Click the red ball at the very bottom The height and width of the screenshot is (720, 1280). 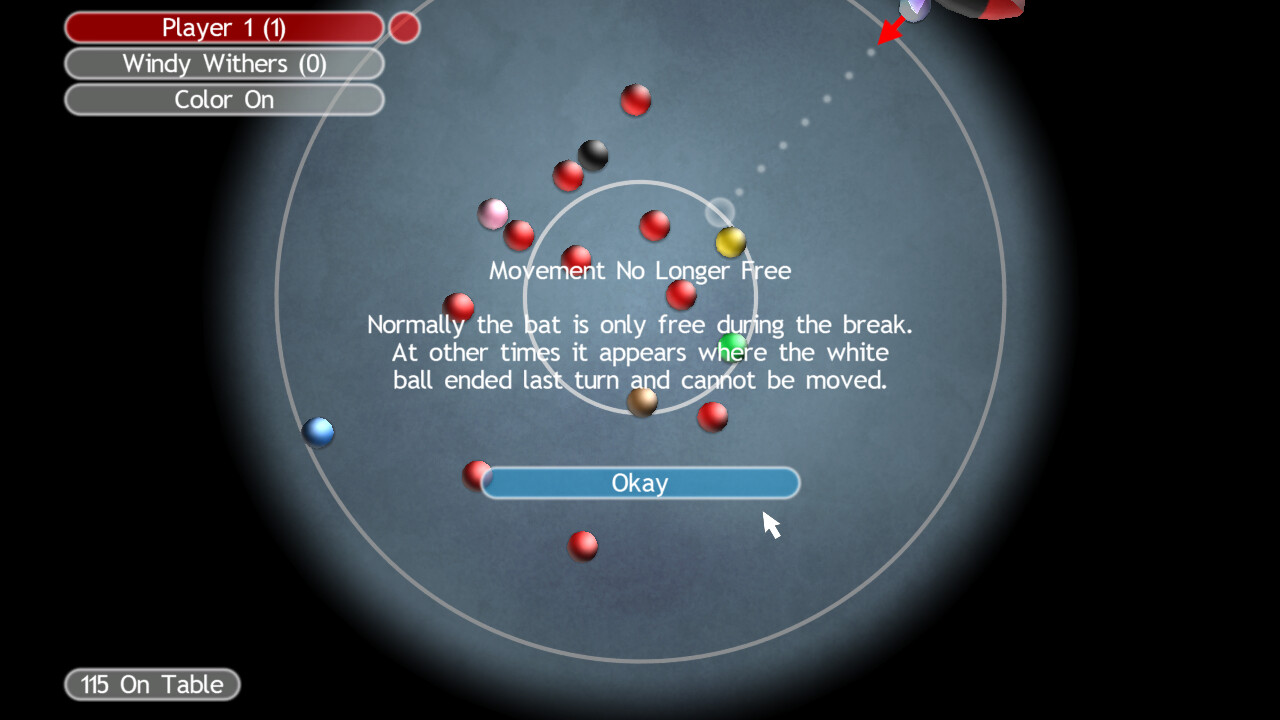tap(583, 545)
